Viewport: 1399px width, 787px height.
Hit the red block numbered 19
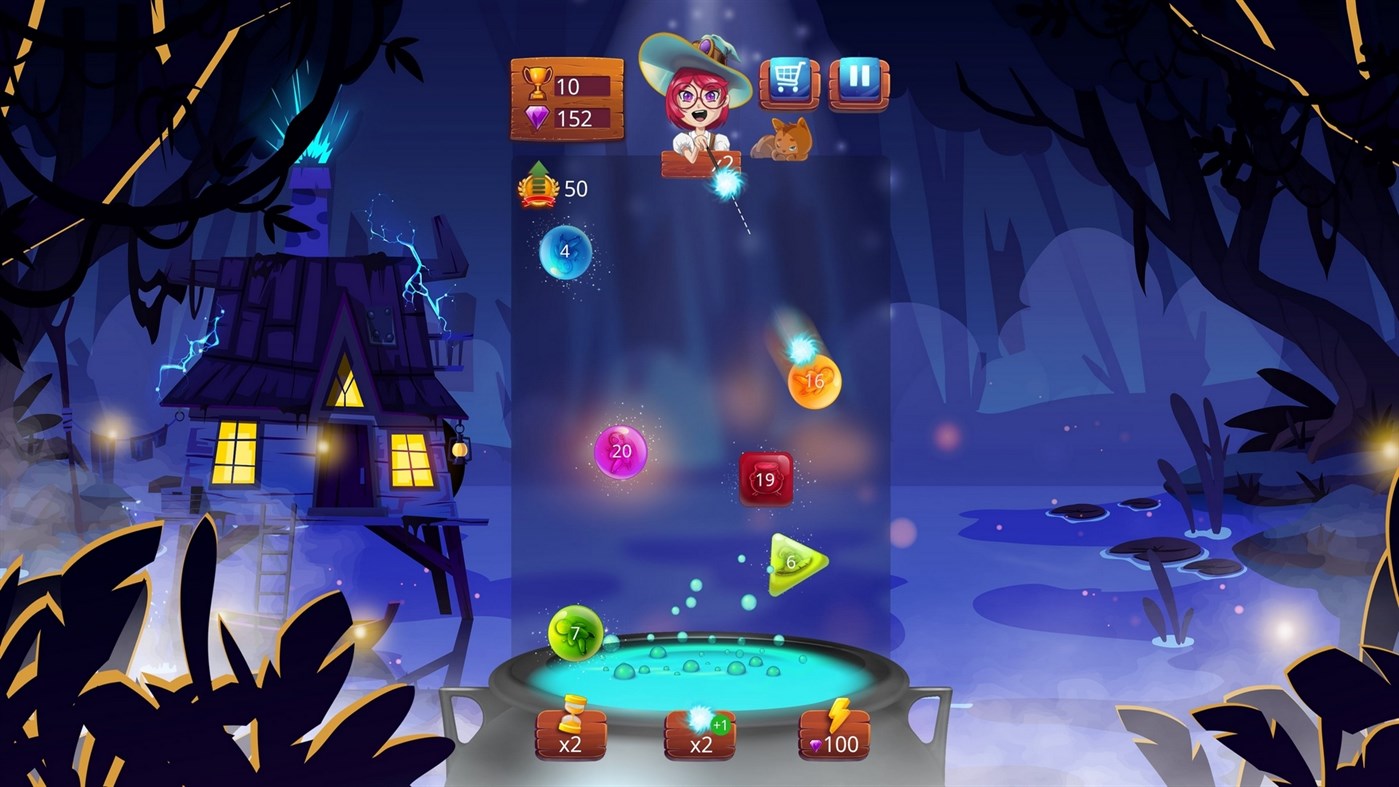click(x=765, y=480)
